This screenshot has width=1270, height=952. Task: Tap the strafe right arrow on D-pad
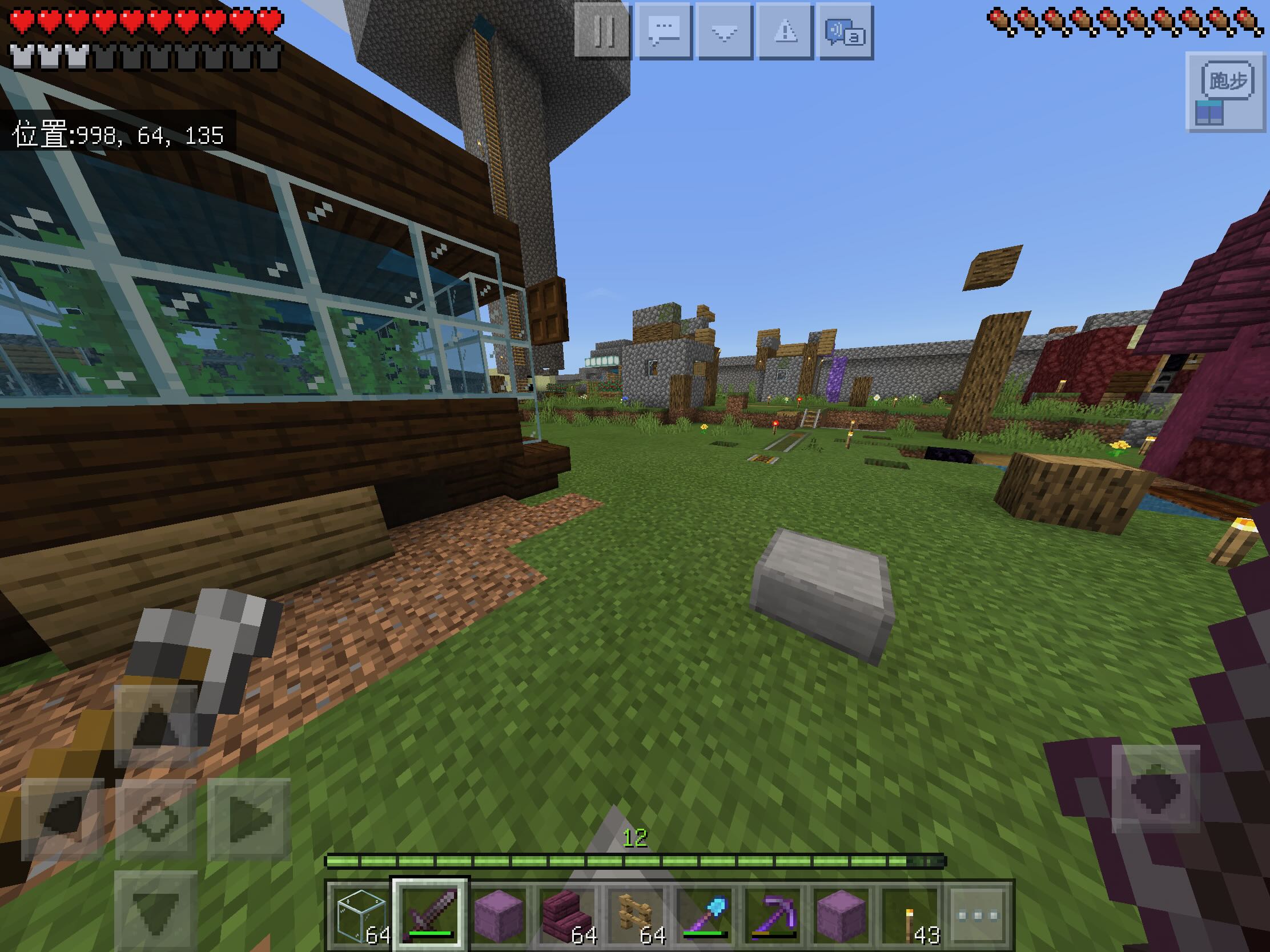coord(248,819)
